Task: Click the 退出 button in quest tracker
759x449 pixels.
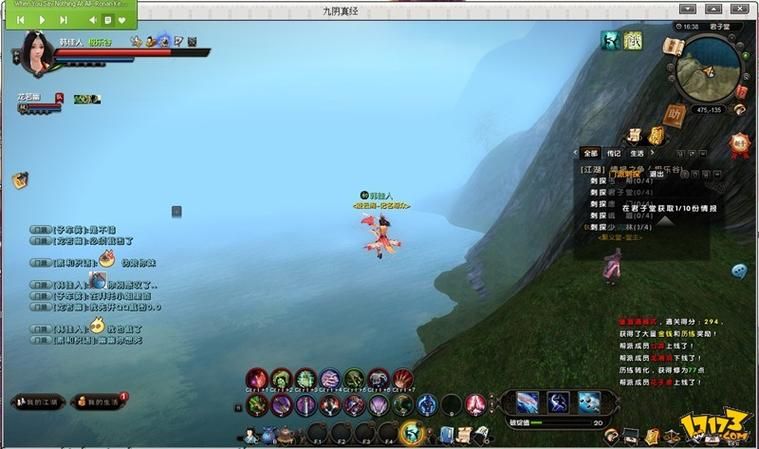Action: click(x=657, y=172)
